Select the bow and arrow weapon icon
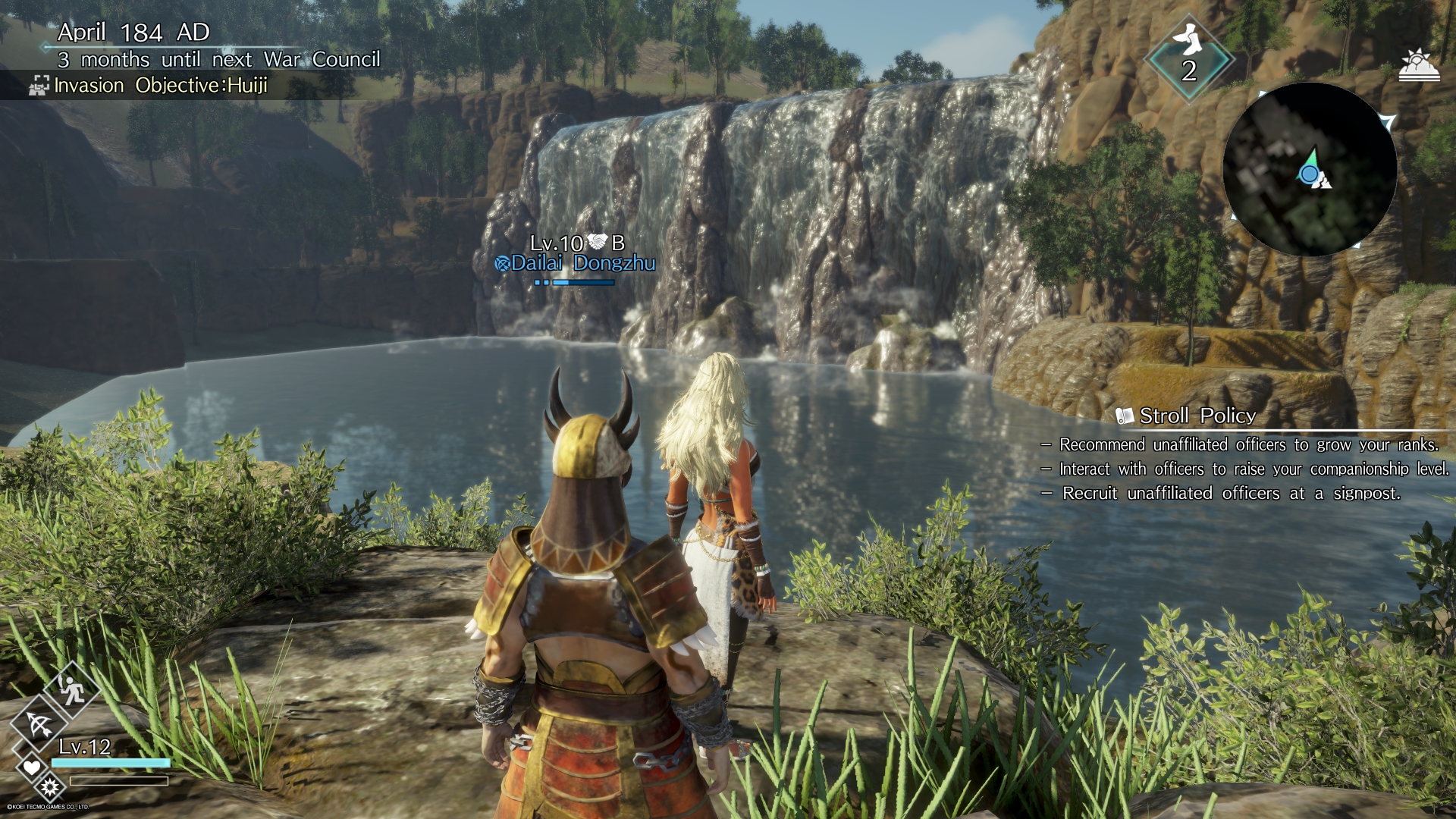This screenshot has height=819, width=1456. coord(39,725)
